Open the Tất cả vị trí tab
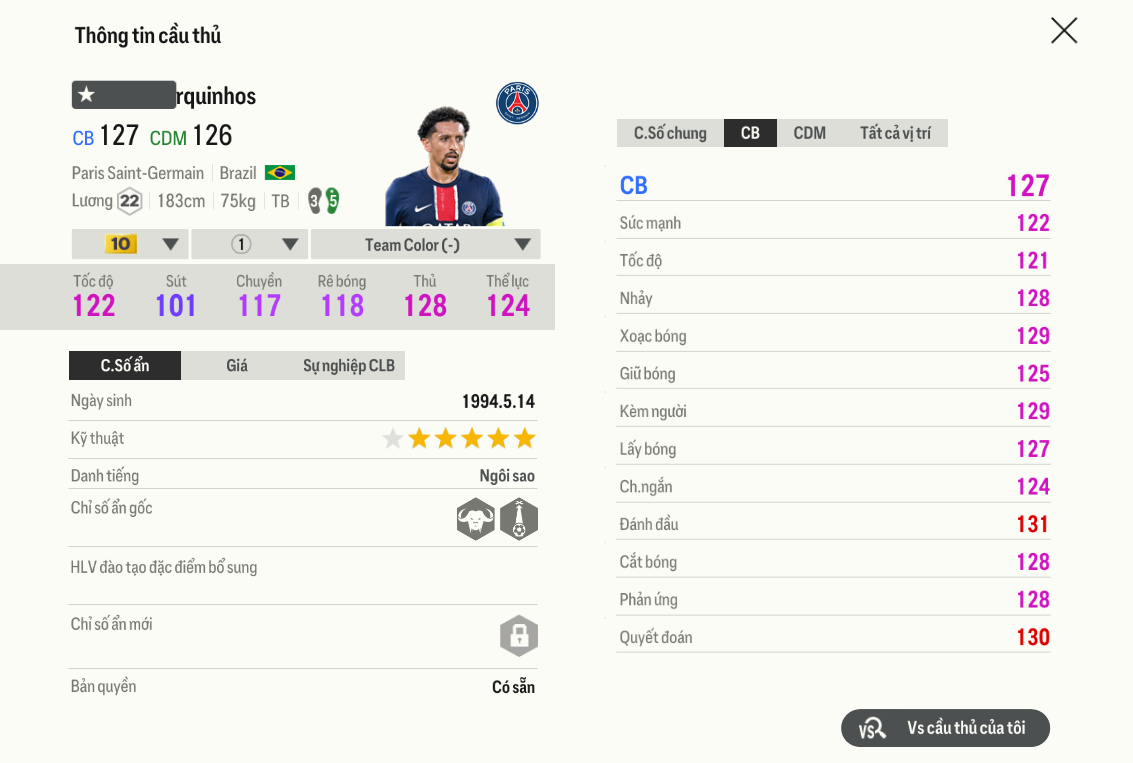Viewport: 1133px width, 763px height. [895, 133]
